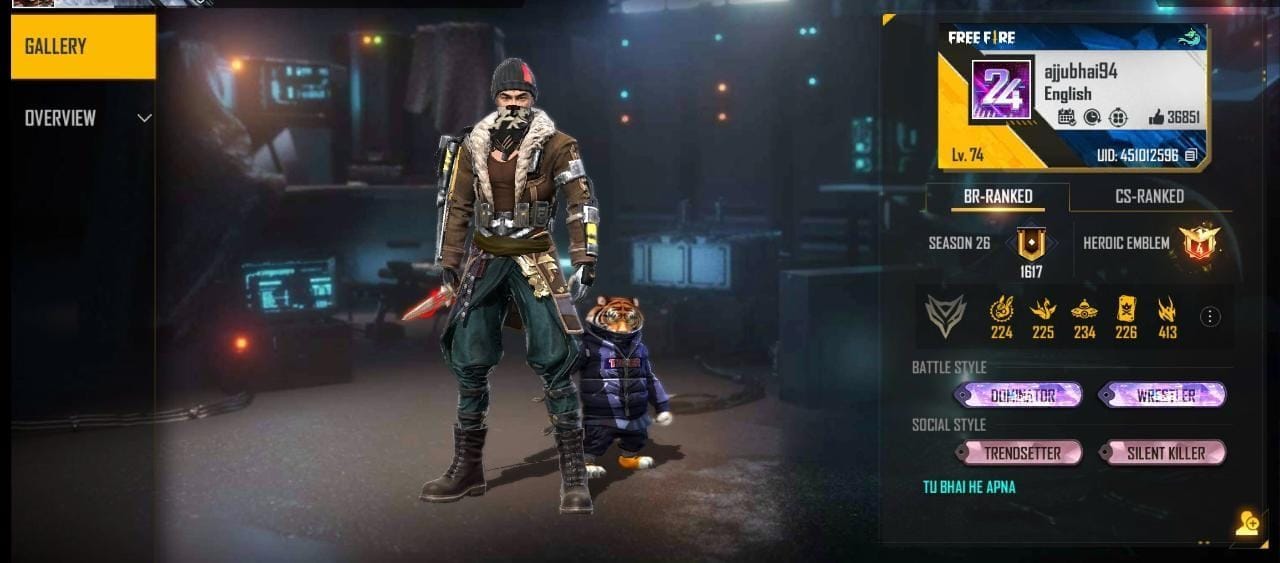Like the profile via thumbs-up icon
Image resolution: width=1280 pixels, height=563 pixels.
click(1156, 117)
